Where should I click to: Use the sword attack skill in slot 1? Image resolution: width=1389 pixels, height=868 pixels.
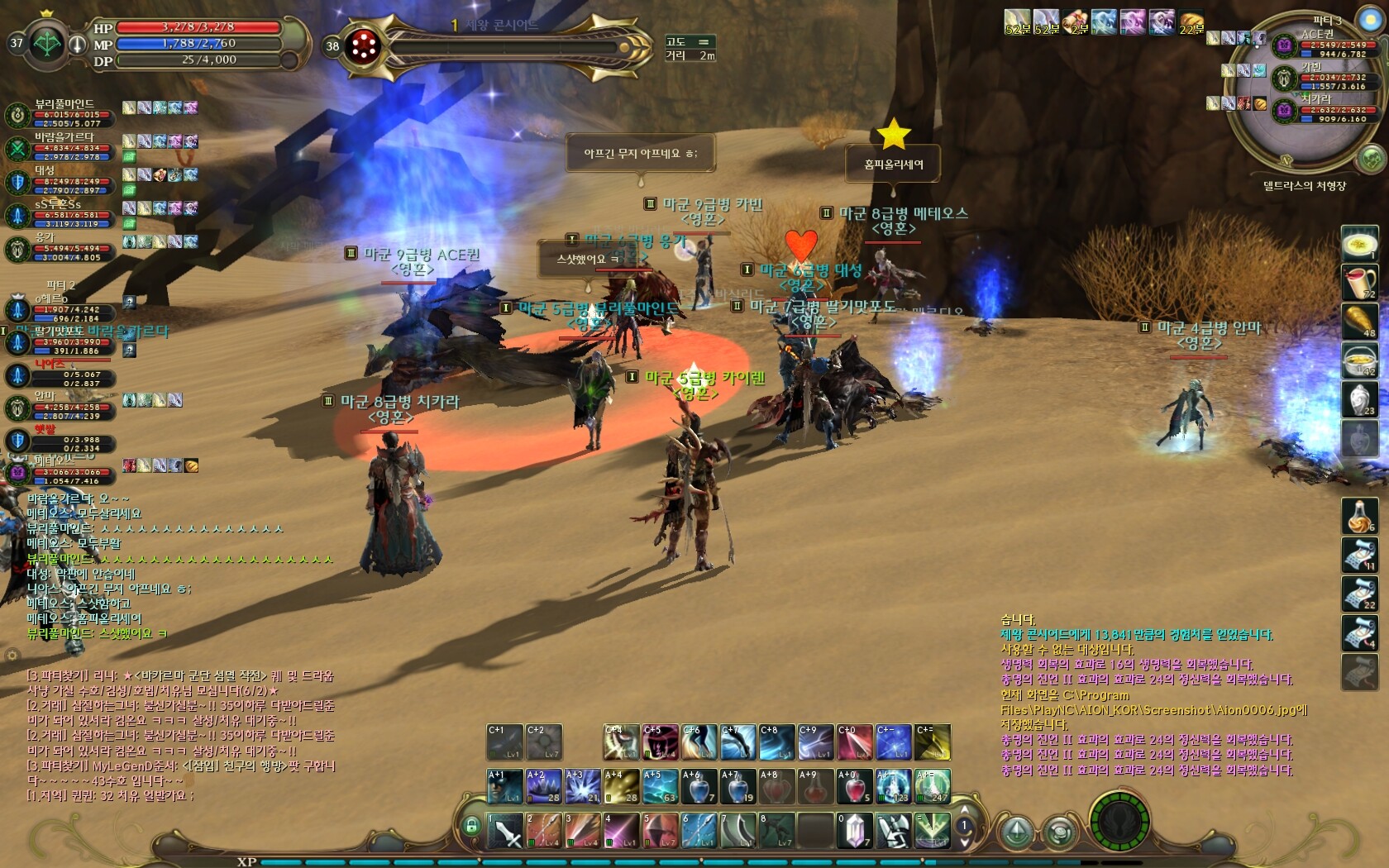pos(504,830)
